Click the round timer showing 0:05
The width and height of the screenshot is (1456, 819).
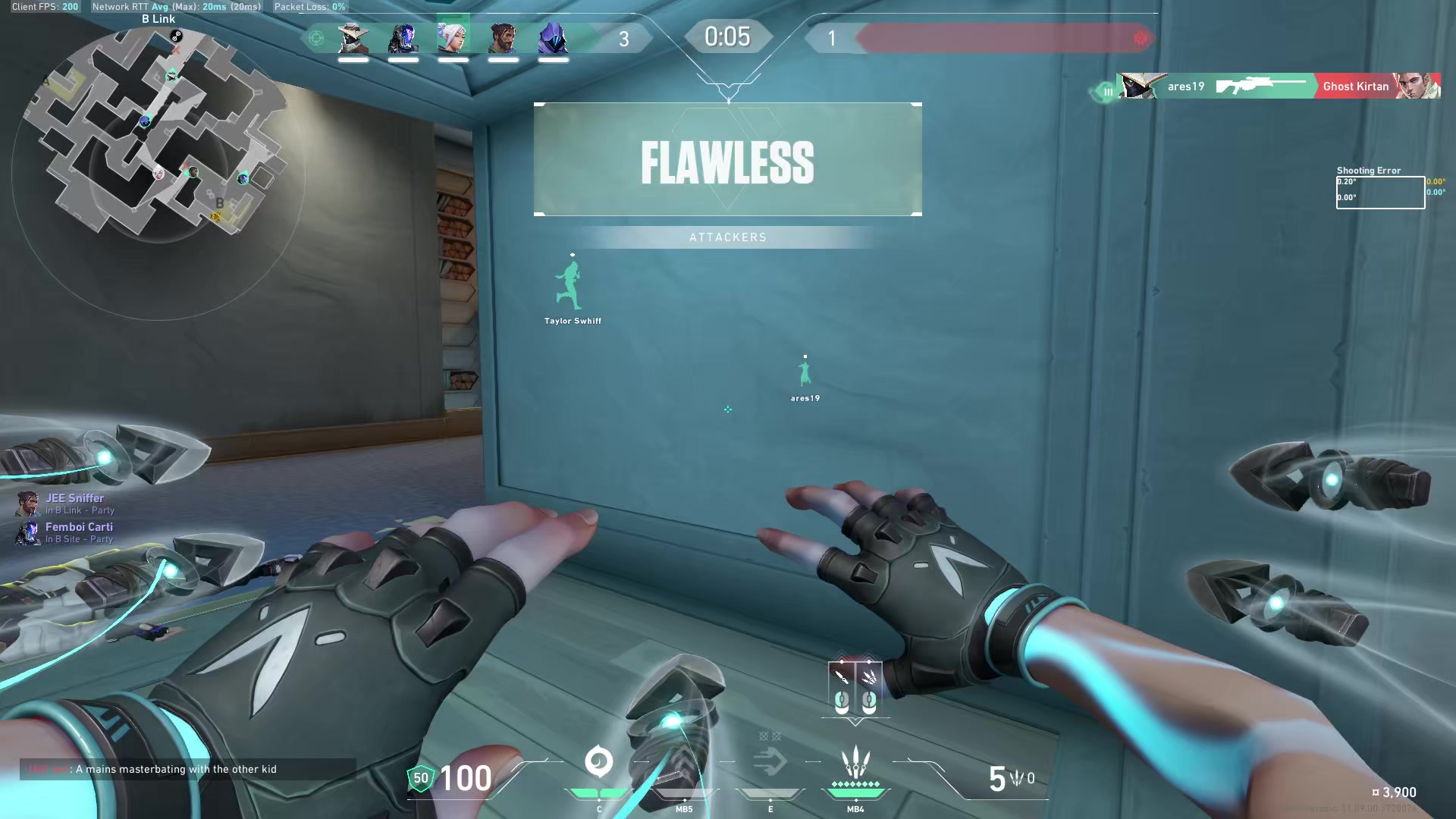[726, 36]
